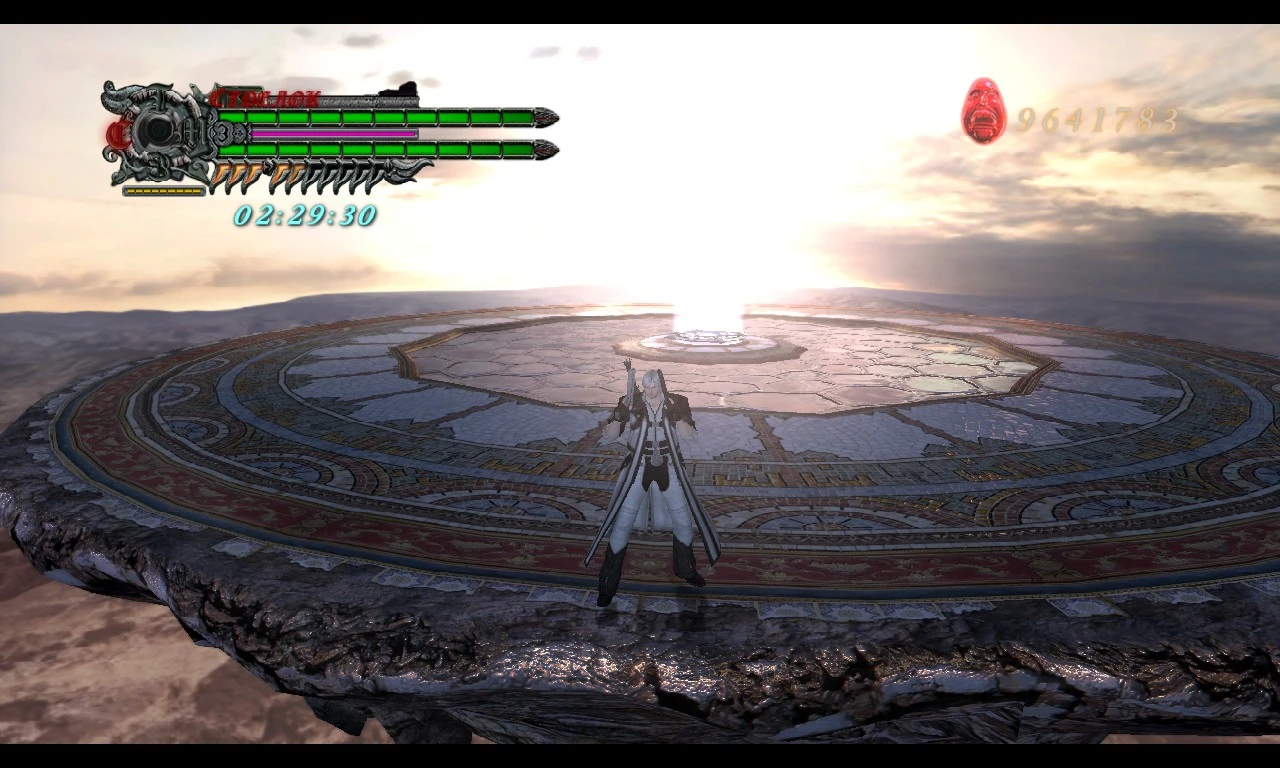Click the mission timer 02:29:30
1280x768 pixels.
coord(305,214)
